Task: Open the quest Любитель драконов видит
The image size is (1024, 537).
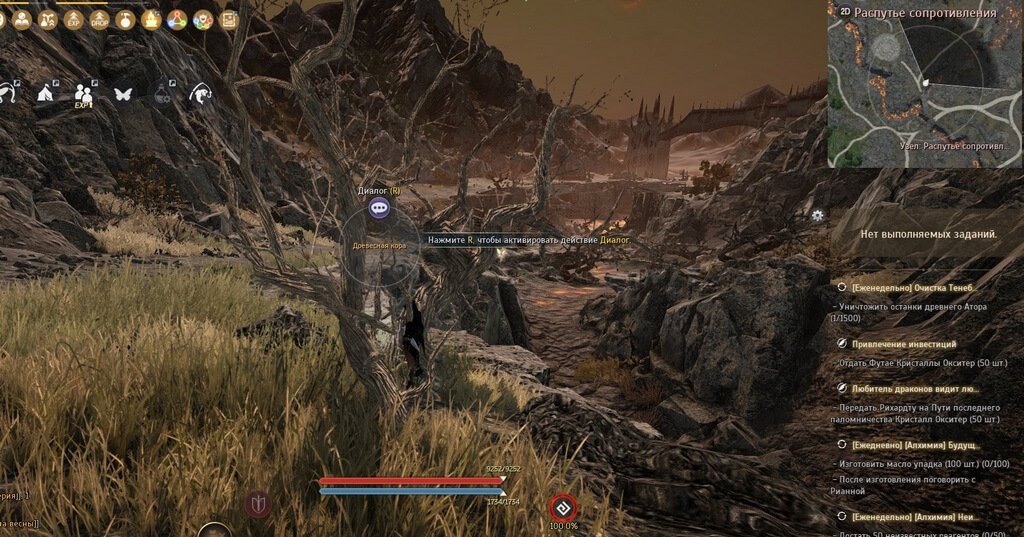Action: [914, 388]
